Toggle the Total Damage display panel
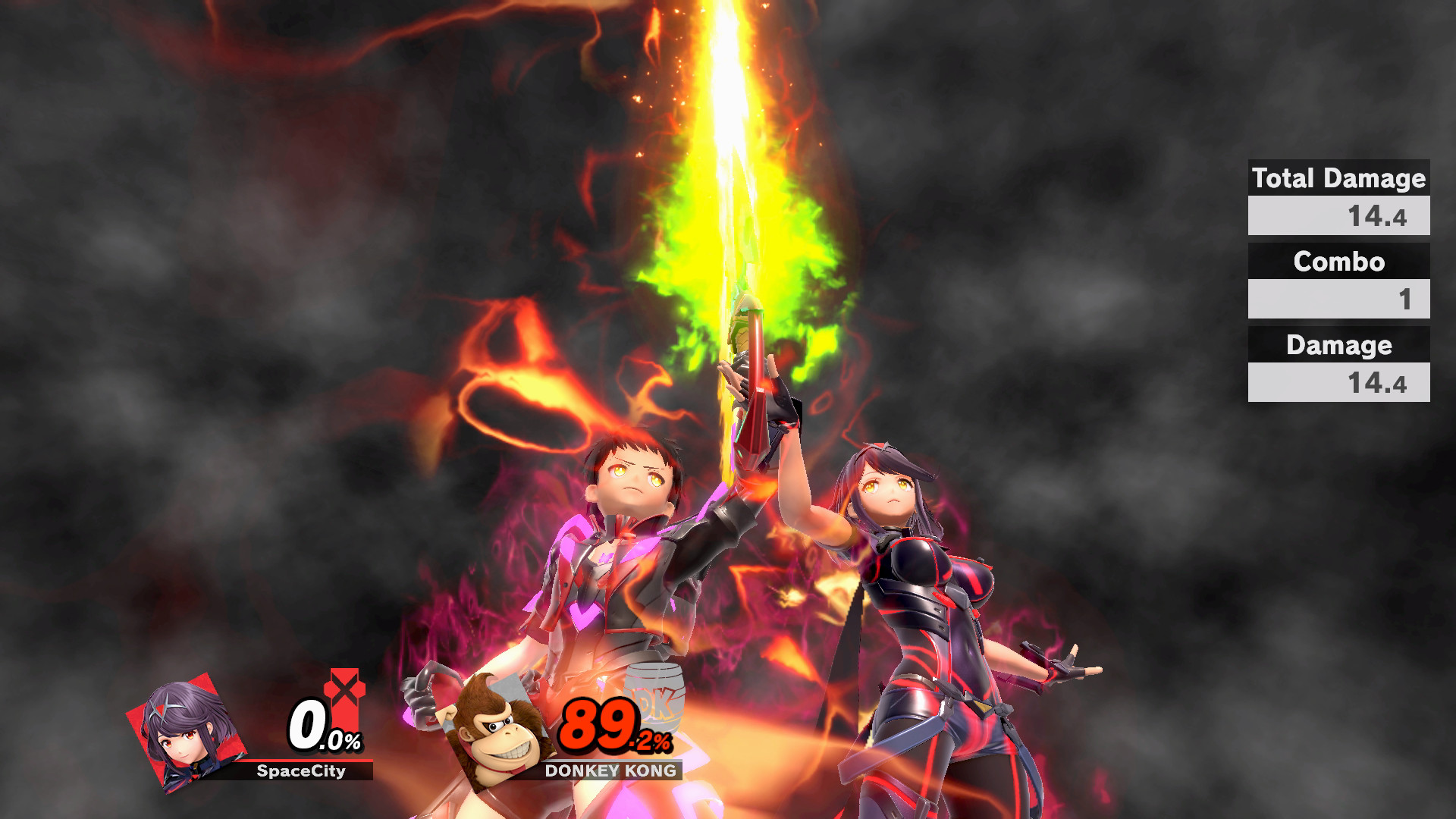Image resolution: width=1456 pixels, height=819 pixels. [x=1338, y=179]
